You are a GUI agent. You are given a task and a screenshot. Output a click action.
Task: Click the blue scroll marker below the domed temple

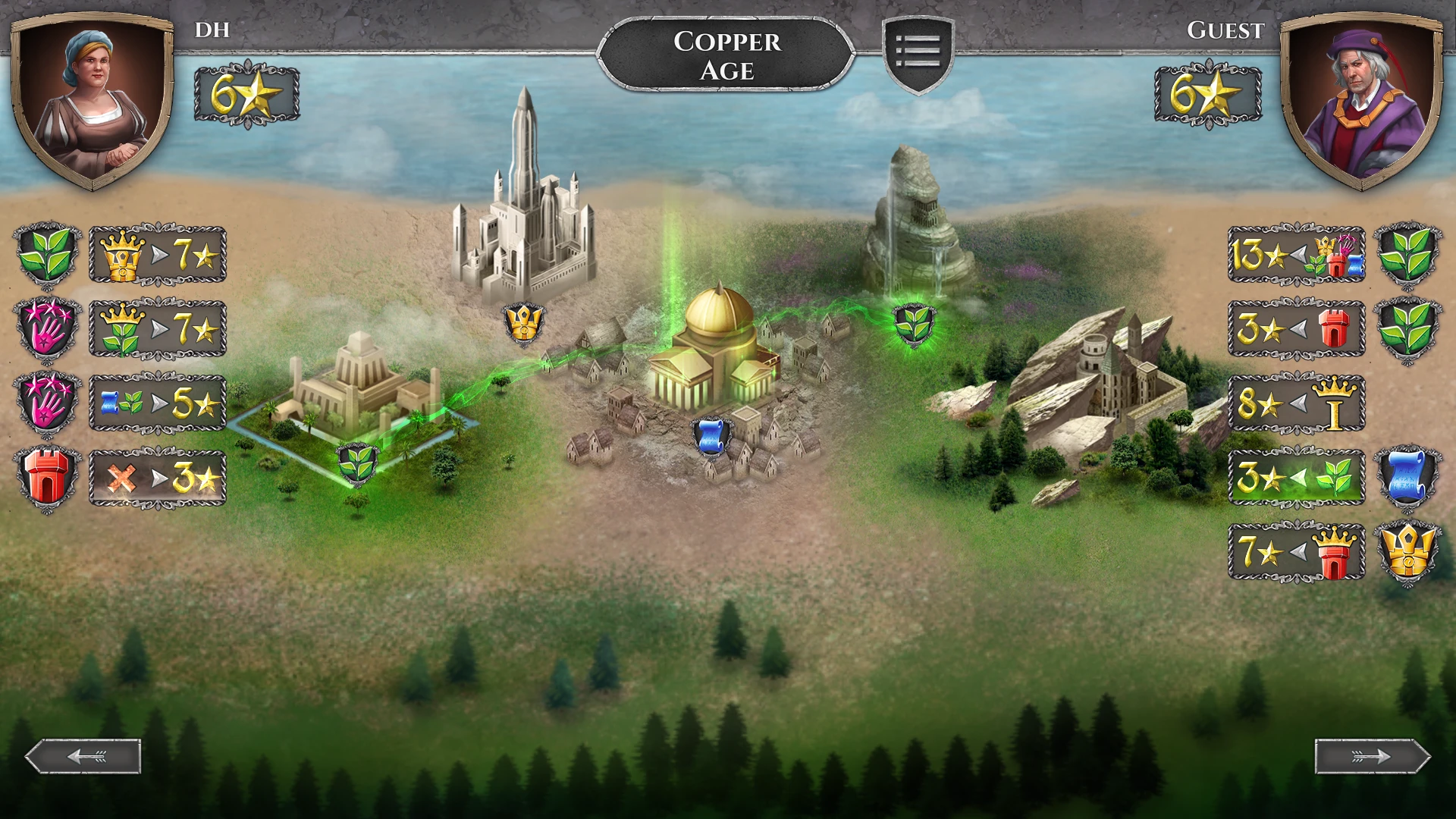[x=711, y=438]
